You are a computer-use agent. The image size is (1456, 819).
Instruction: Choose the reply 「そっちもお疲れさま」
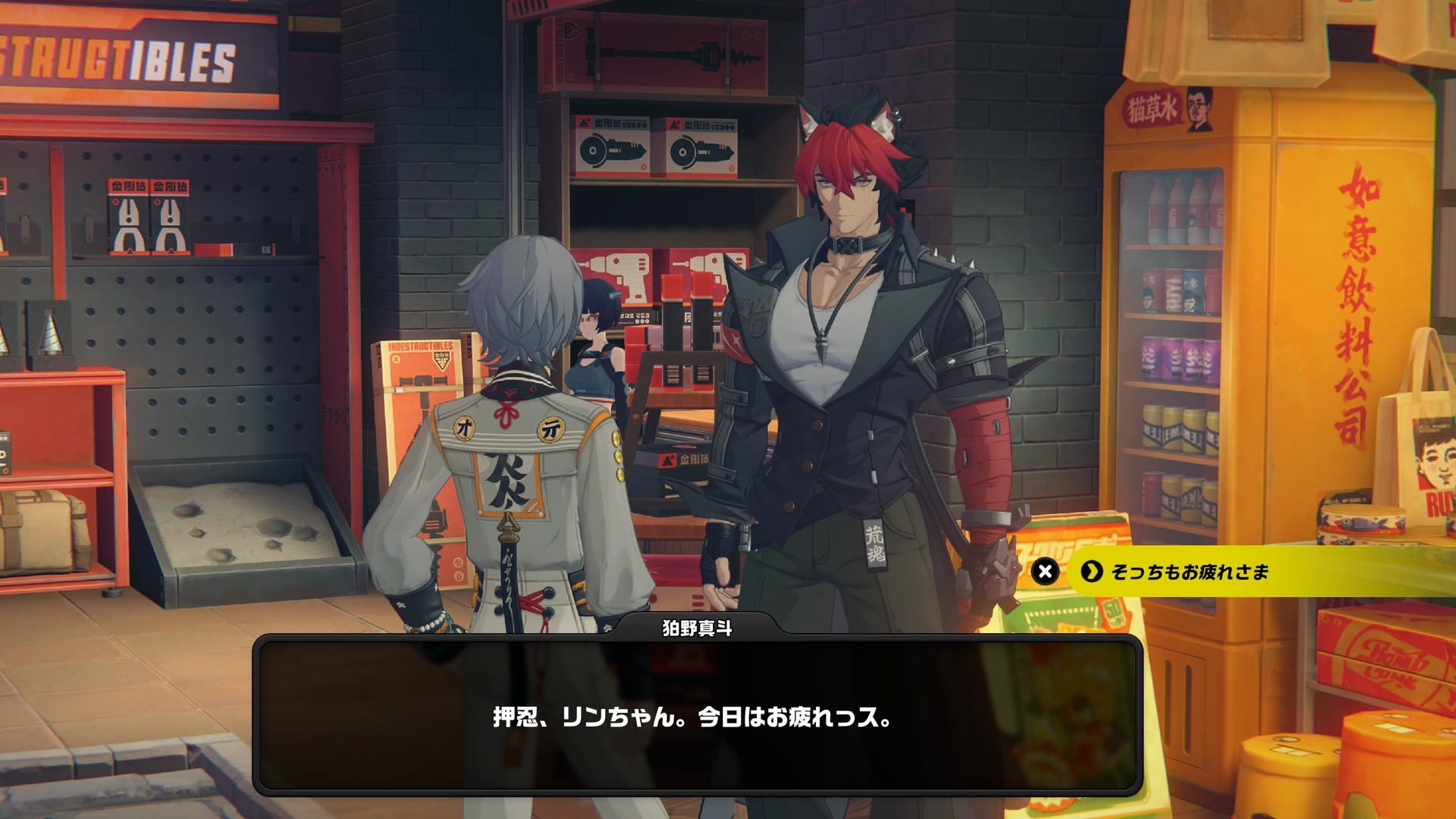point(1188,572)
